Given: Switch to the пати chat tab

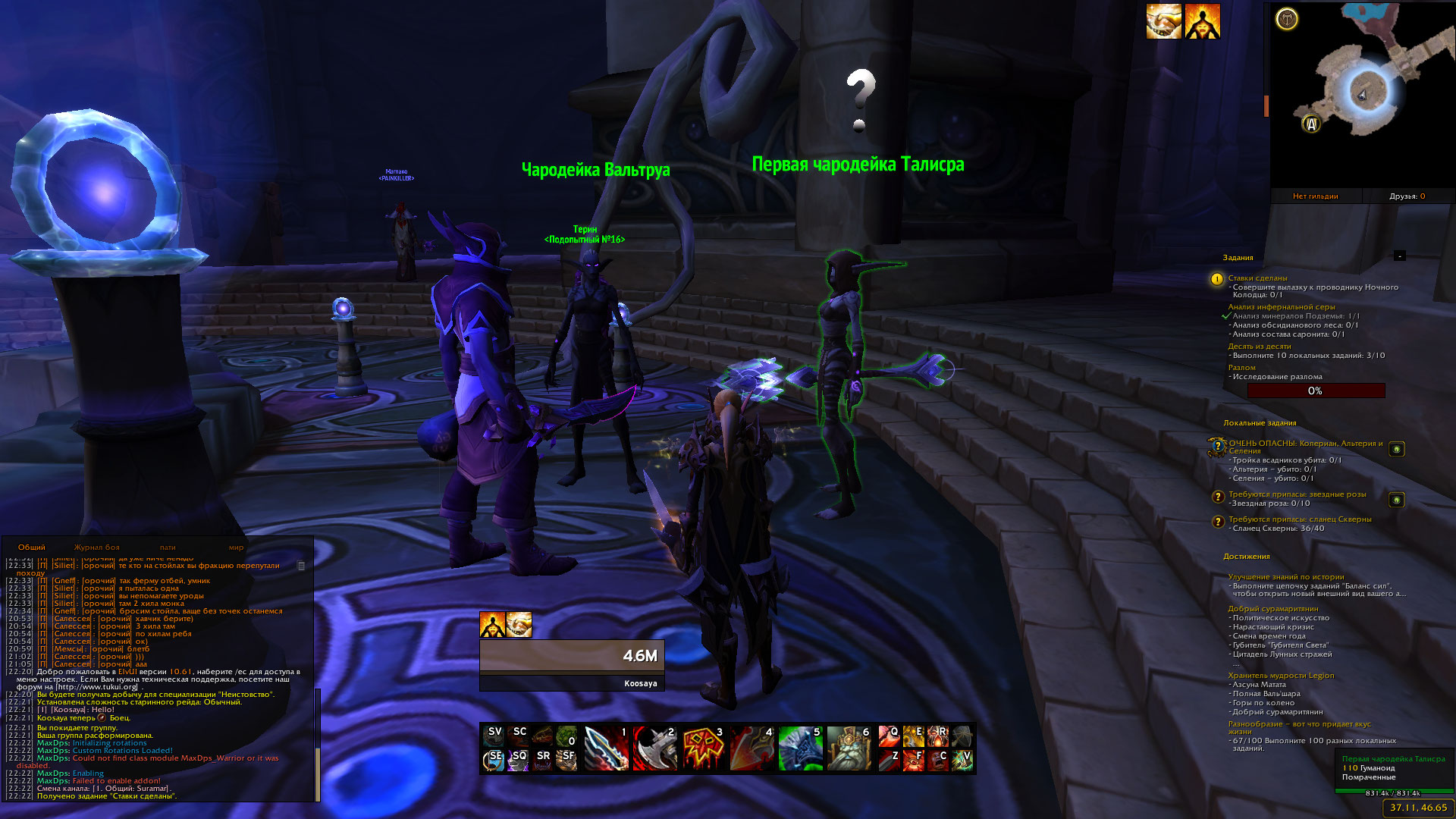Looking at the screenshot, I should pyautogui.click(x=168, y=548).
